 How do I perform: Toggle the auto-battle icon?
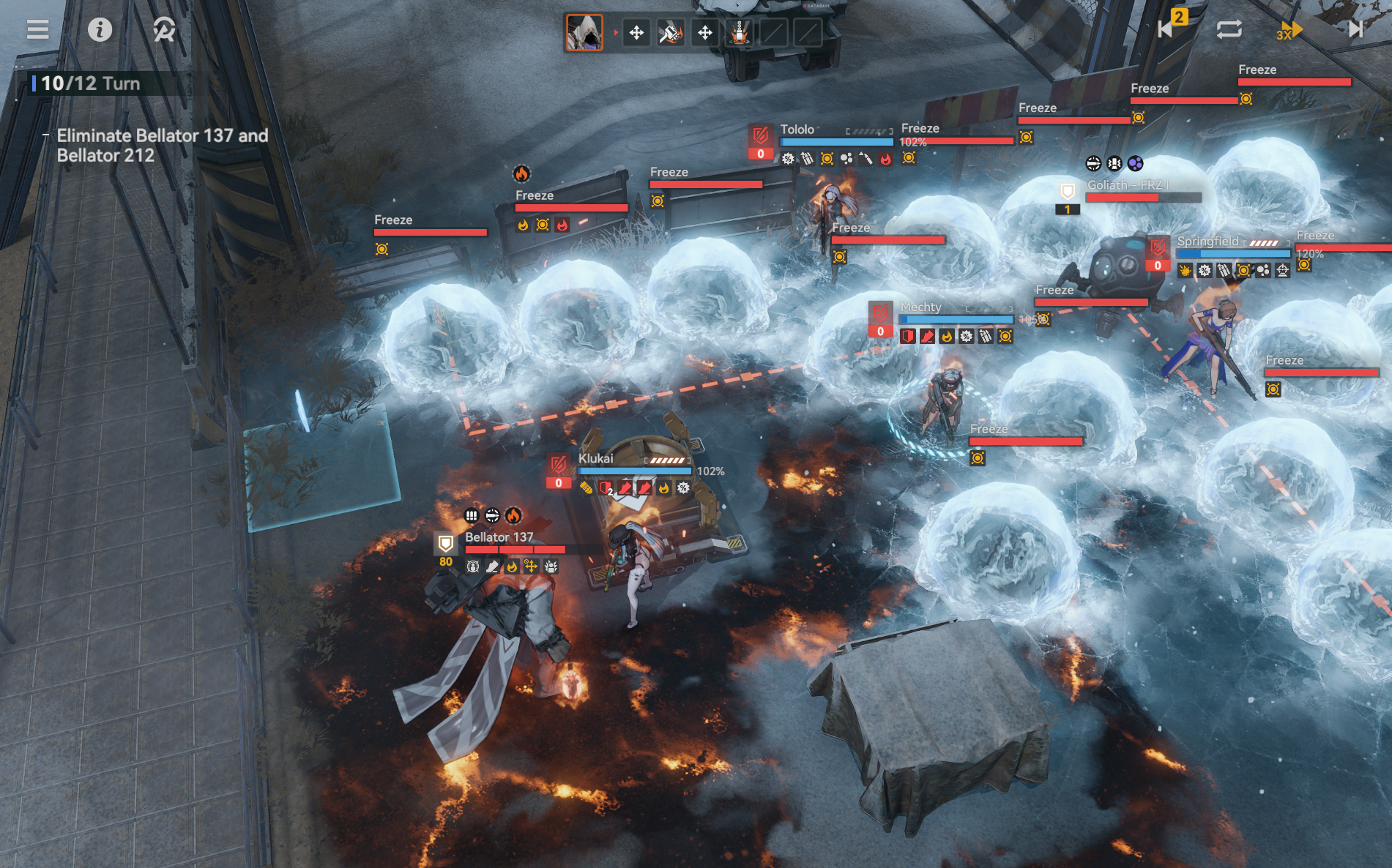point(164,29)
